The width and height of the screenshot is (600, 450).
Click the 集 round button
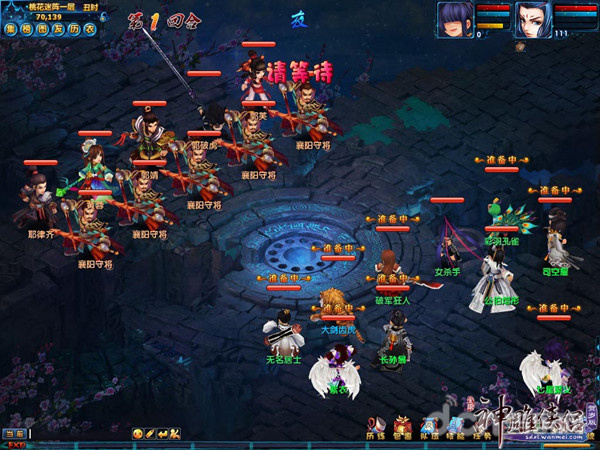click(x=10, y=29)
